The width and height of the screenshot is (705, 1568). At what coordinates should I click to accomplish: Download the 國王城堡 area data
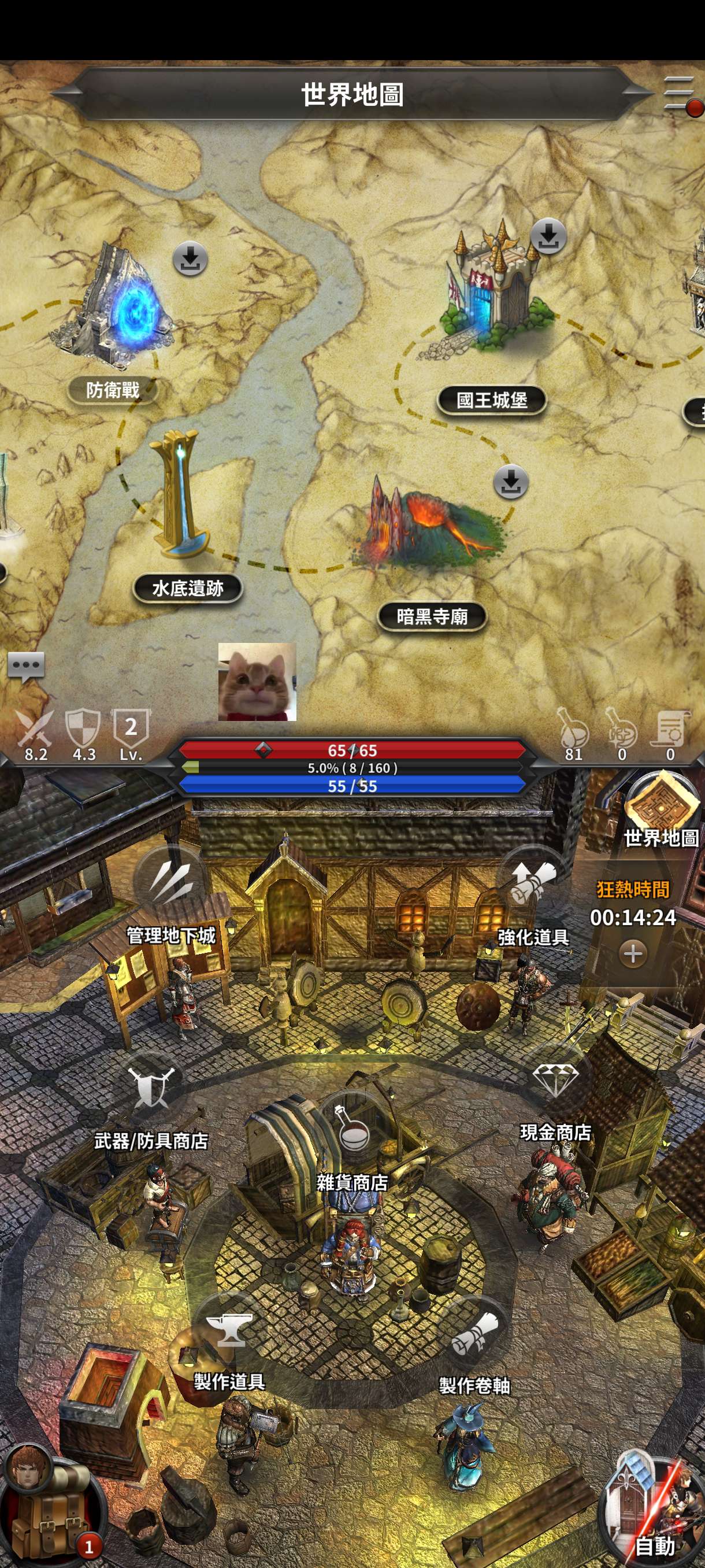tap(548, 237)
